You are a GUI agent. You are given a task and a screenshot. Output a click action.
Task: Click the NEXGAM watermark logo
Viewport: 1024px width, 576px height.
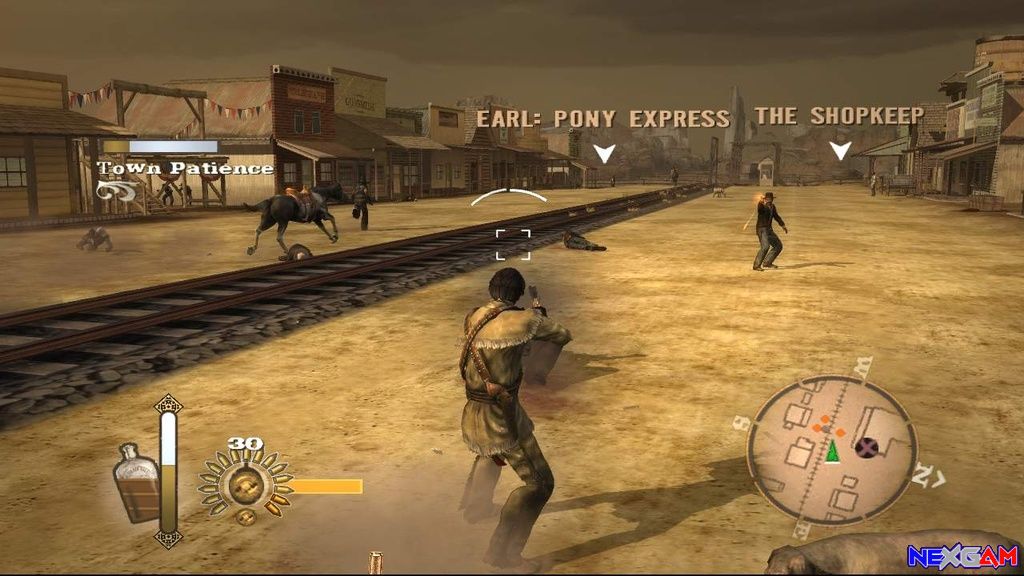click(962, 557)
